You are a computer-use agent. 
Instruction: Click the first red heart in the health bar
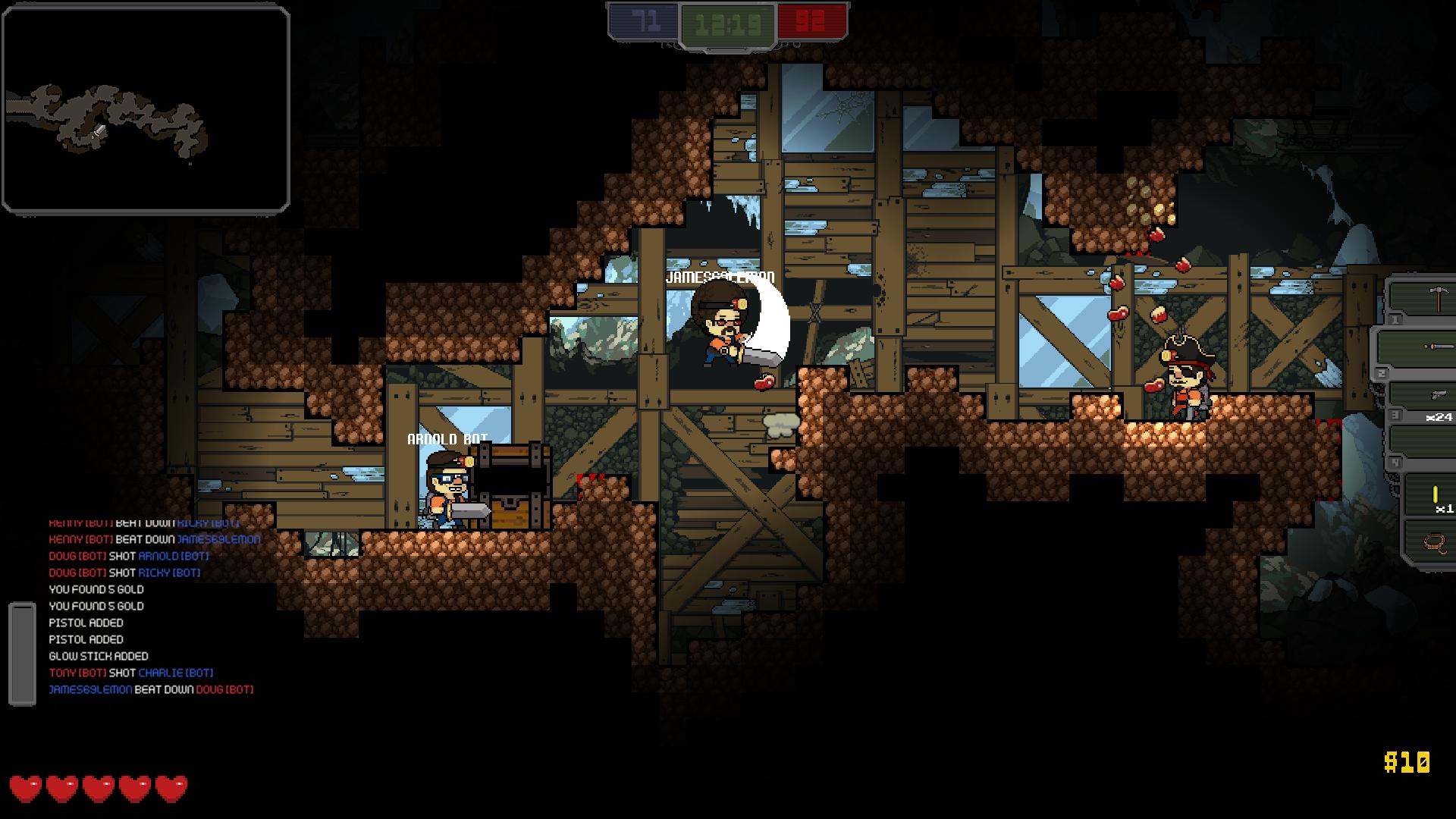[27, 789]
